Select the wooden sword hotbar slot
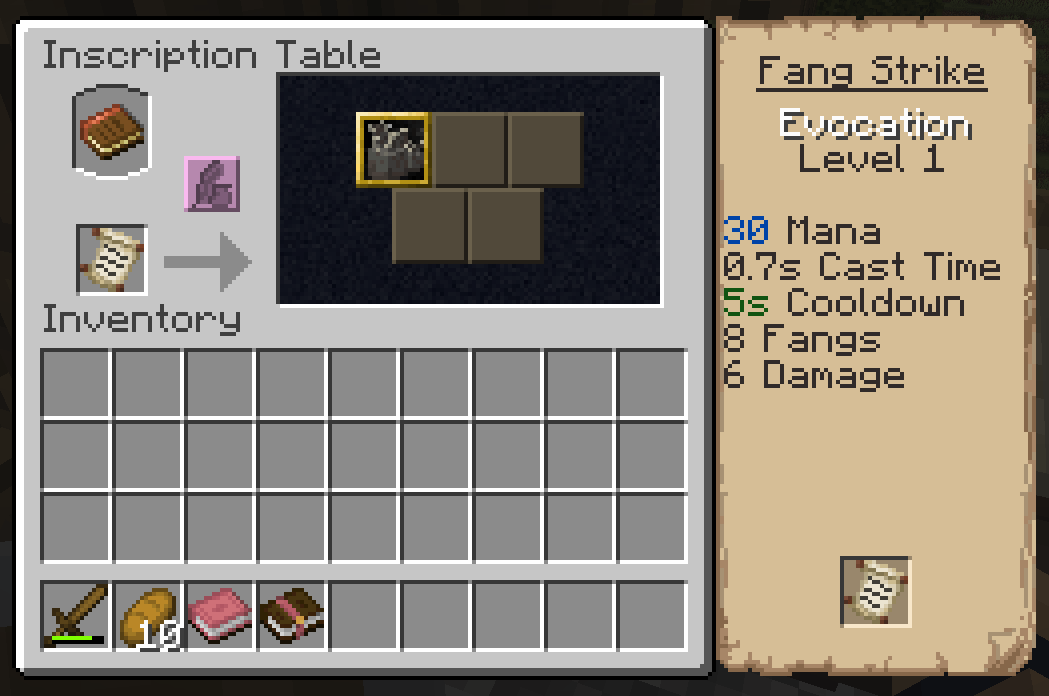The height and width of the screenshot is (696, 1049). click(76, 615)
